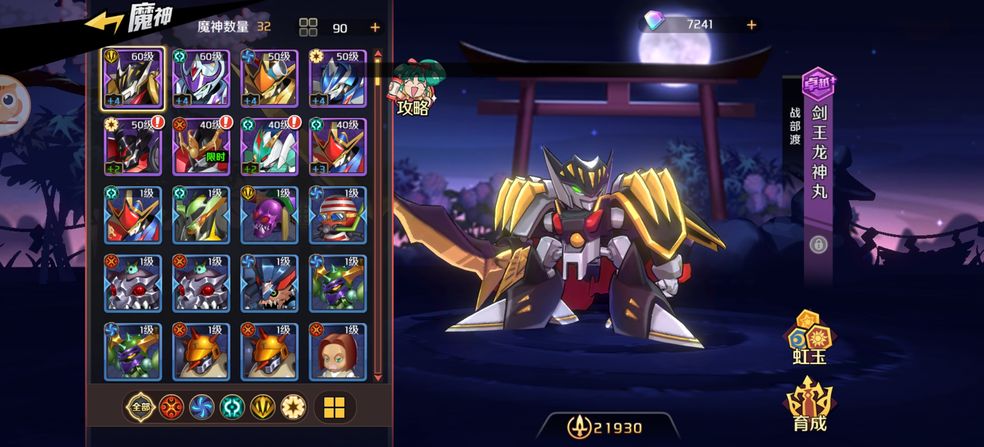Filter by the teal element icon

(232, 406)
